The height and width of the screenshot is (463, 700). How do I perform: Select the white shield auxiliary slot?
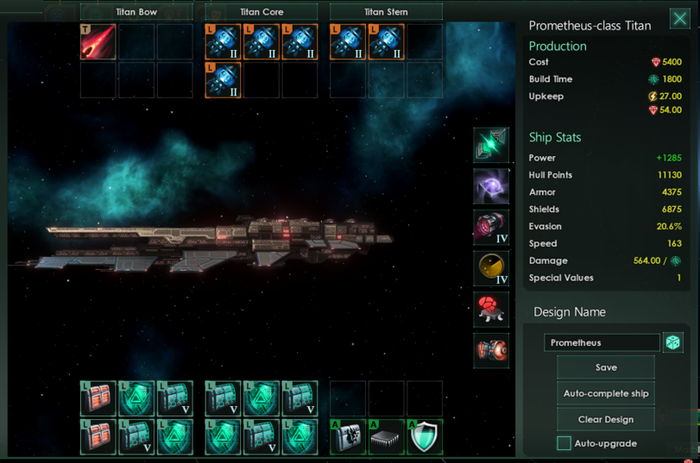pyautogui.click(x=425, y=435)
